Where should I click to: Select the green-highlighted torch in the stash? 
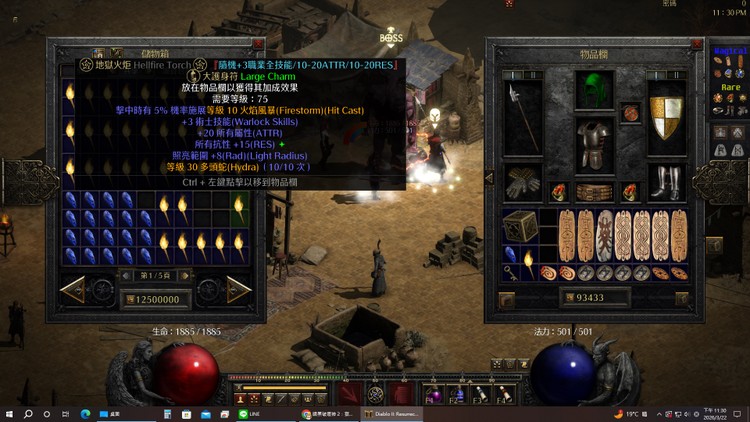(x=239, y=208)
